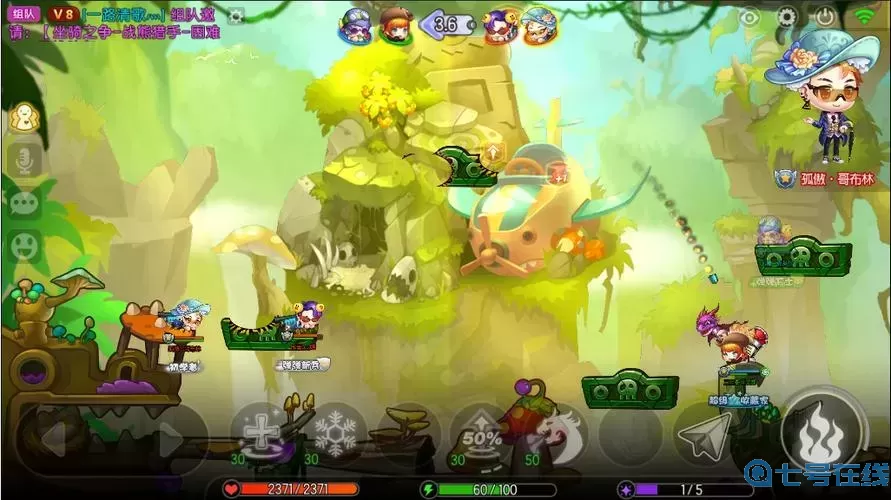Viewport: 891px width, 500px height.
Task: Move right with the arrow pad
Action: [165, 437]
